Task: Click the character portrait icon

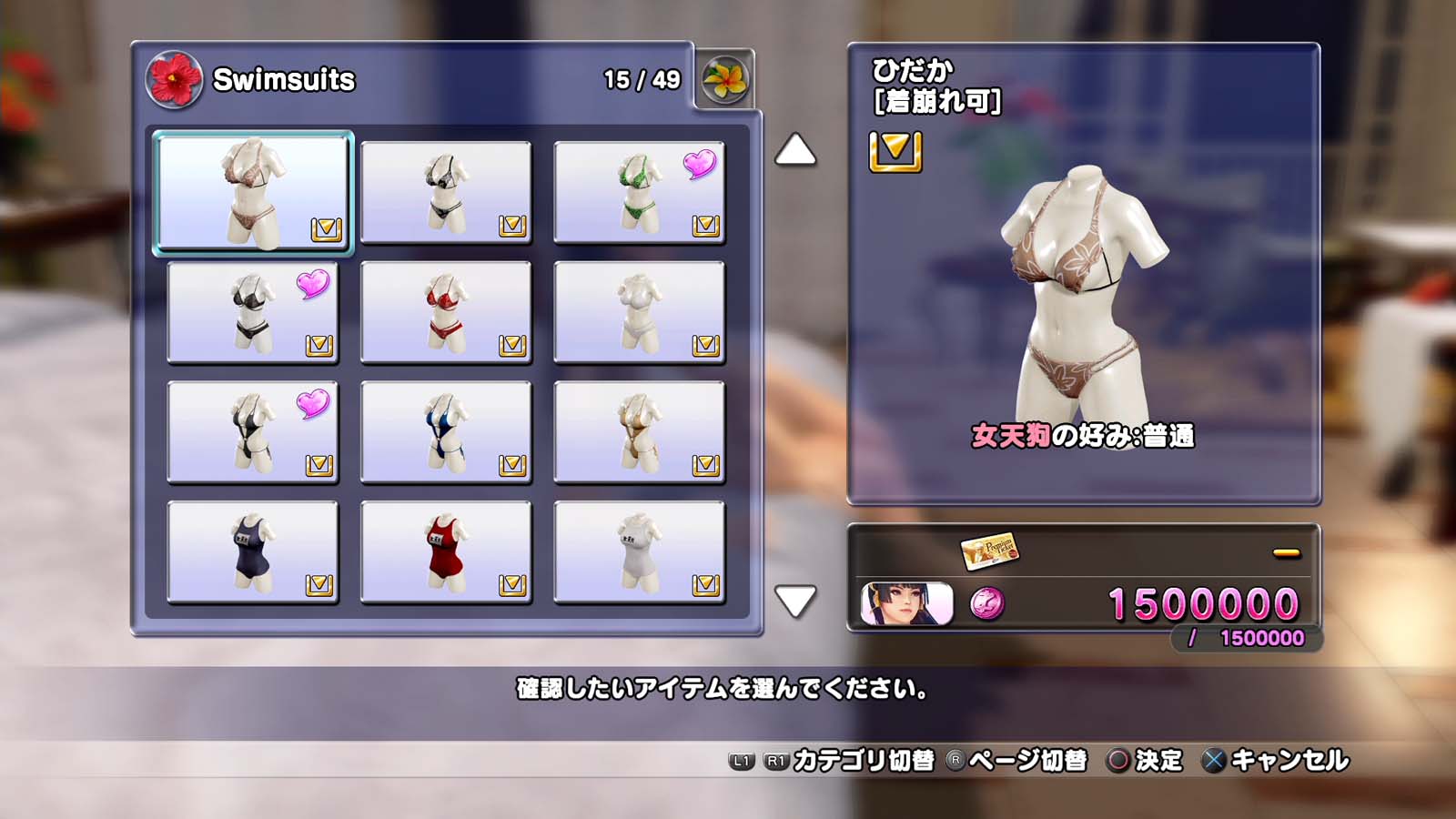Action: tap(906, 604)
